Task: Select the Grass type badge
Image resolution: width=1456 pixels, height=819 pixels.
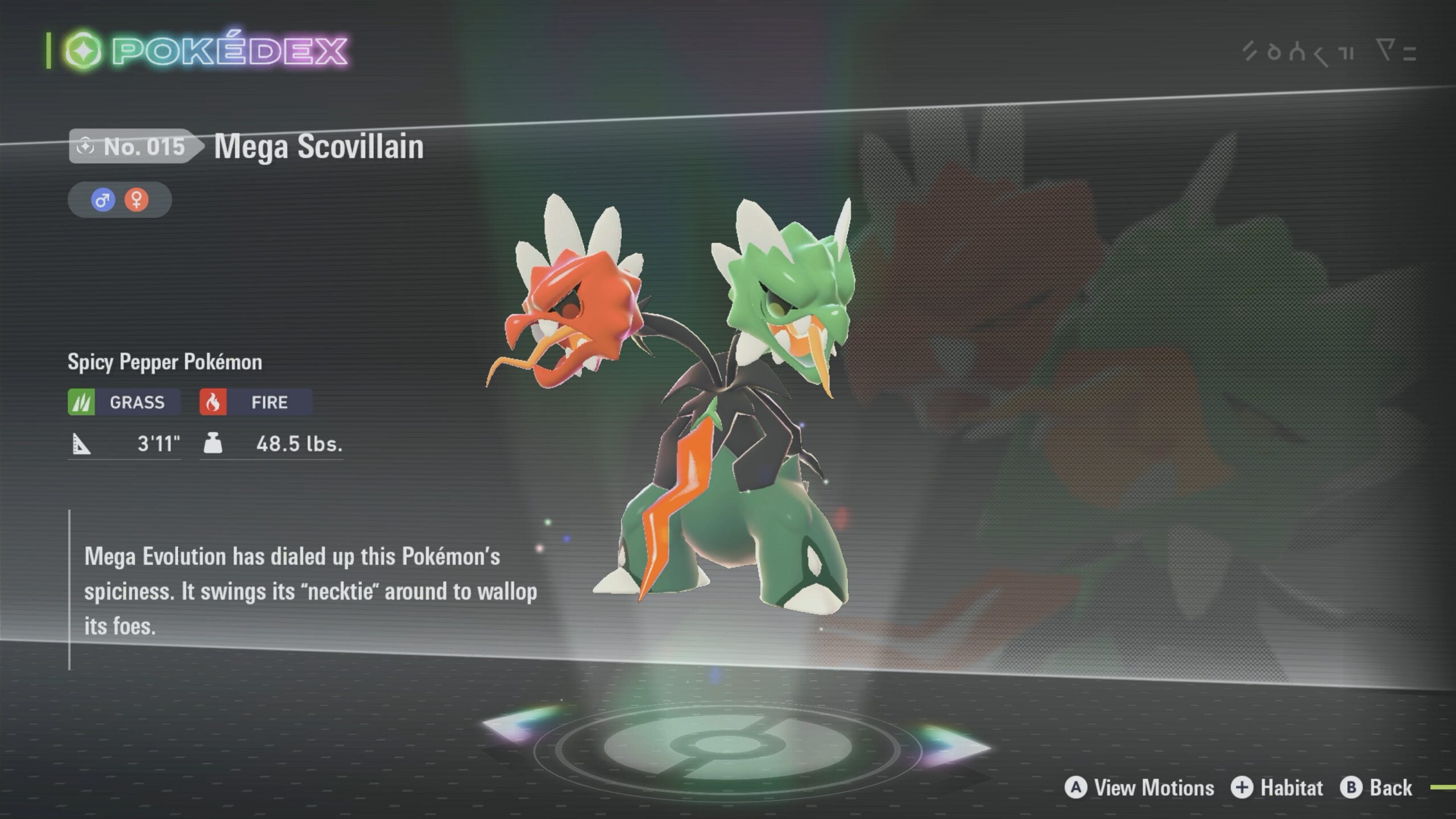Action: [x=124, y=402]
